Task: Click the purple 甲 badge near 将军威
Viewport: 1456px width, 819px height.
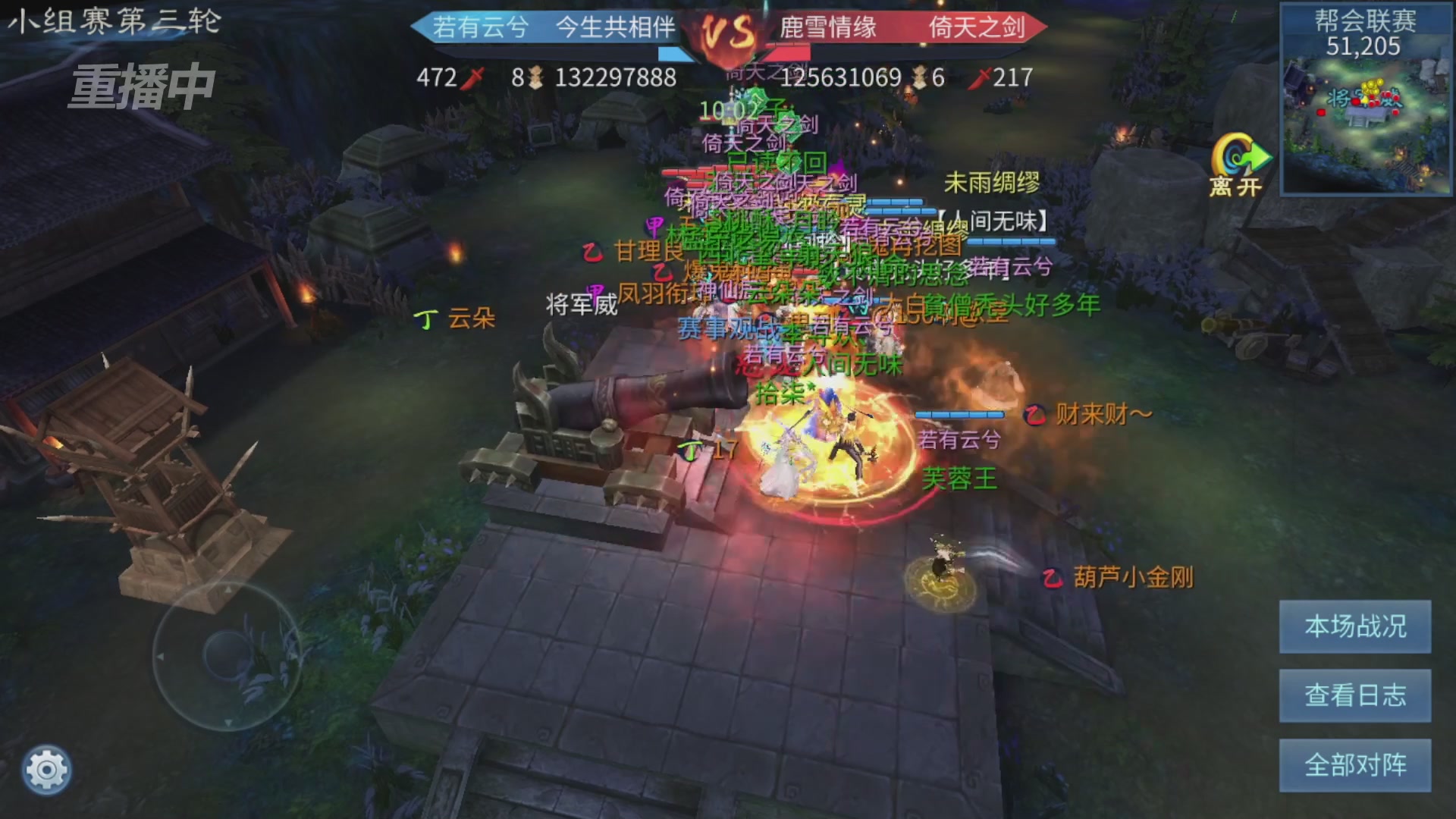Action: point(595,292)
